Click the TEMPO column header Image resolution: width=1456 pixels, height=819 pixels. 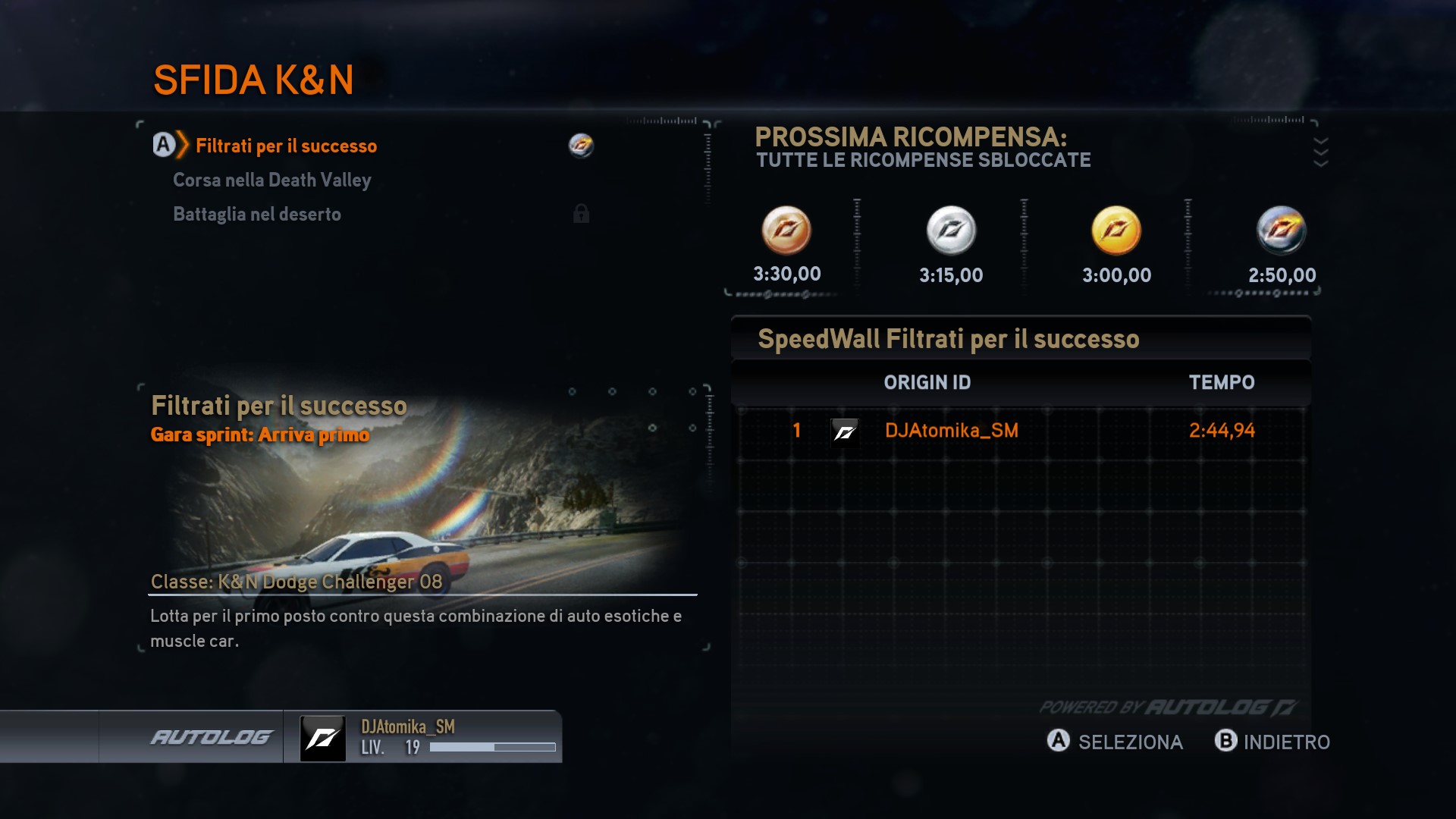point(1221,382)
